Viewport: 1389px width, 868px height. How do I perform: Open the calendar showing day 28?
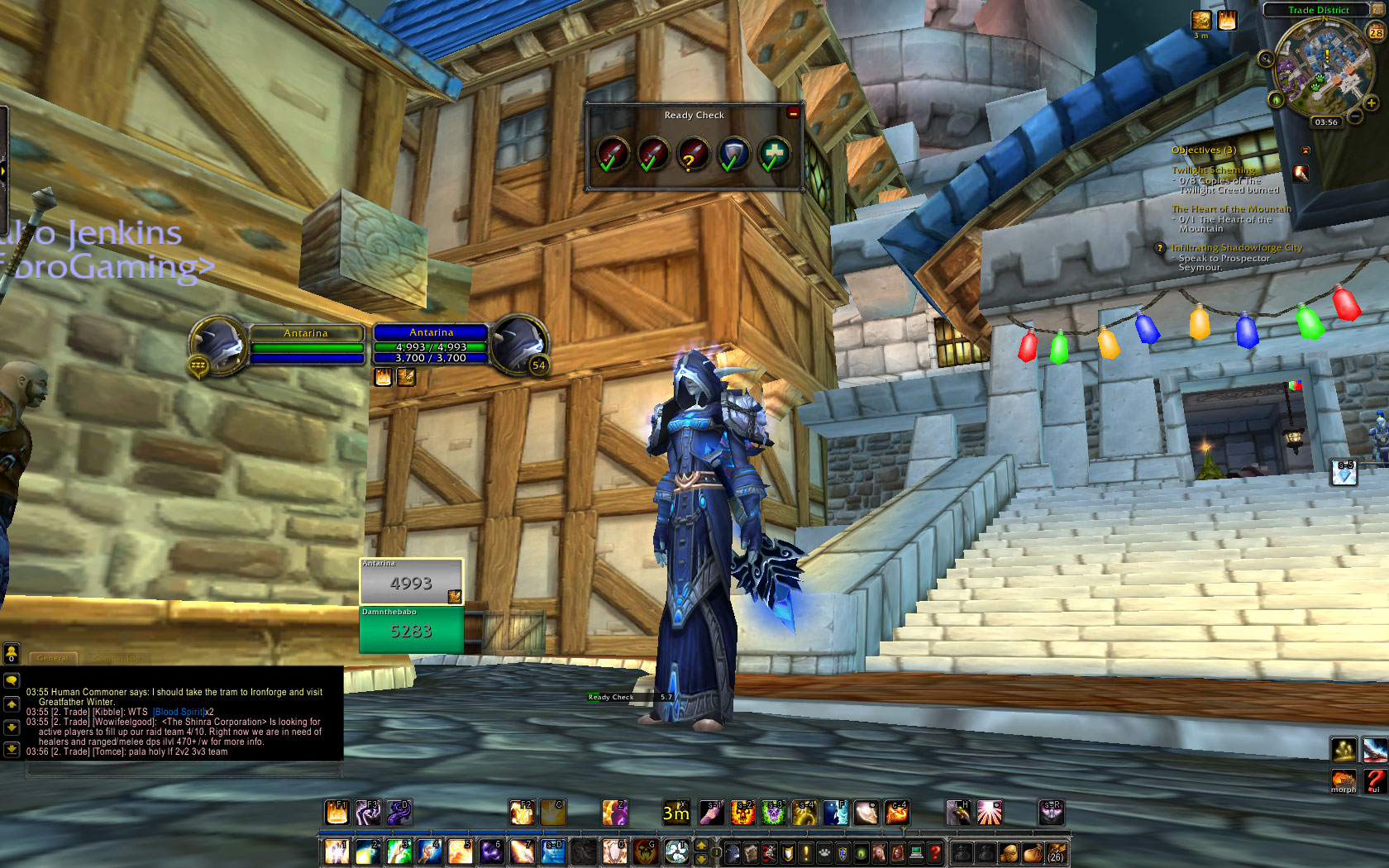(1376, 32)
